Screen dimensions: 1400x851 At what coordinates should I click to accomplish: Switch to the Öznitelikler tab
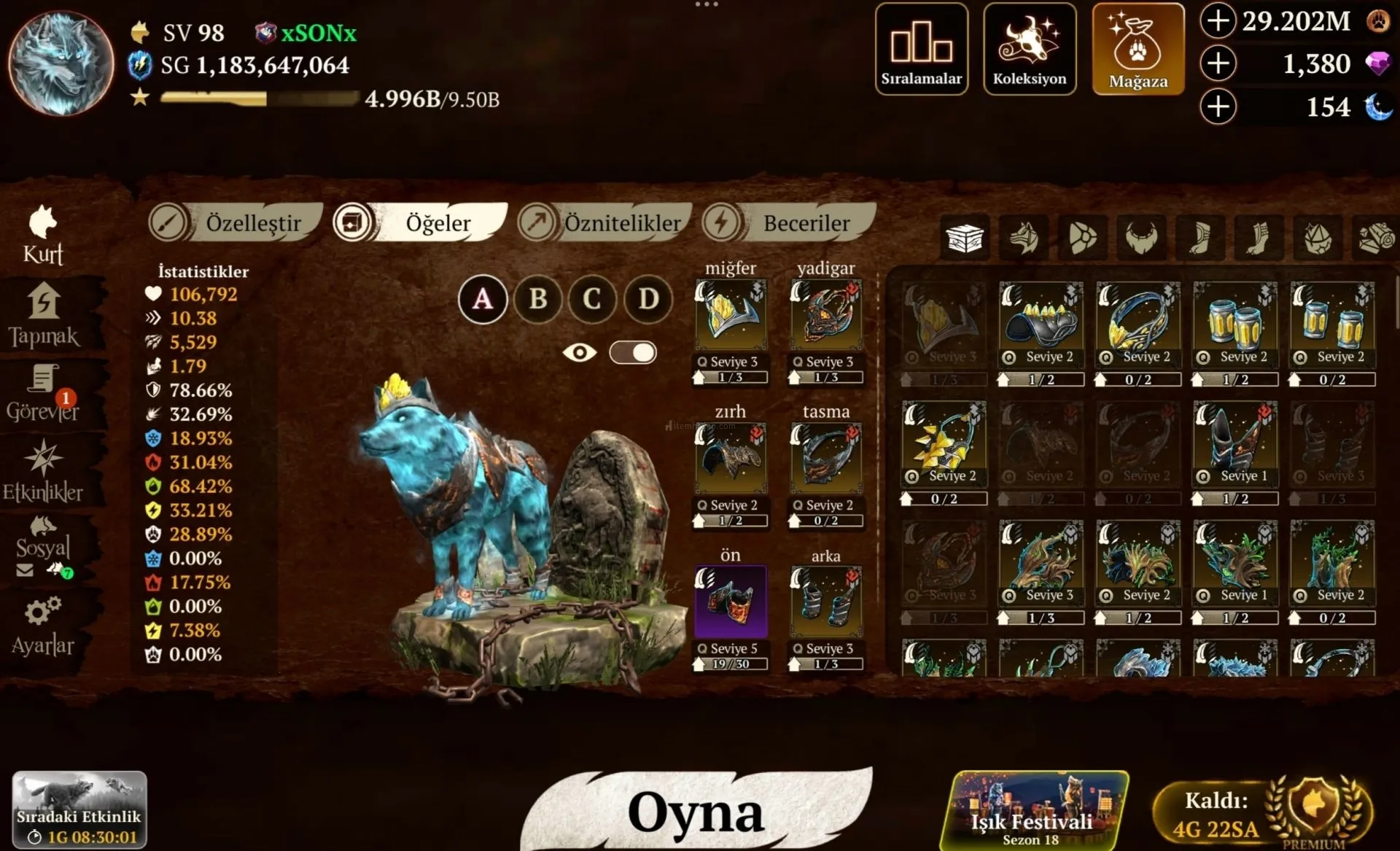(605, 222)
